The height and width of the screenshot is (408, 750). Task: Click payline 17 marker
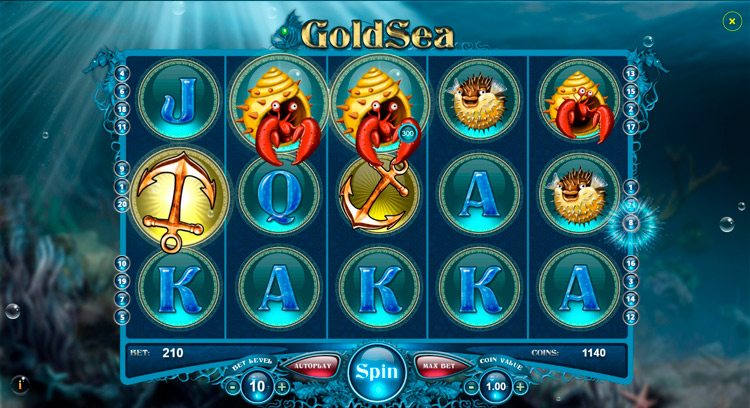pos(631,127)
